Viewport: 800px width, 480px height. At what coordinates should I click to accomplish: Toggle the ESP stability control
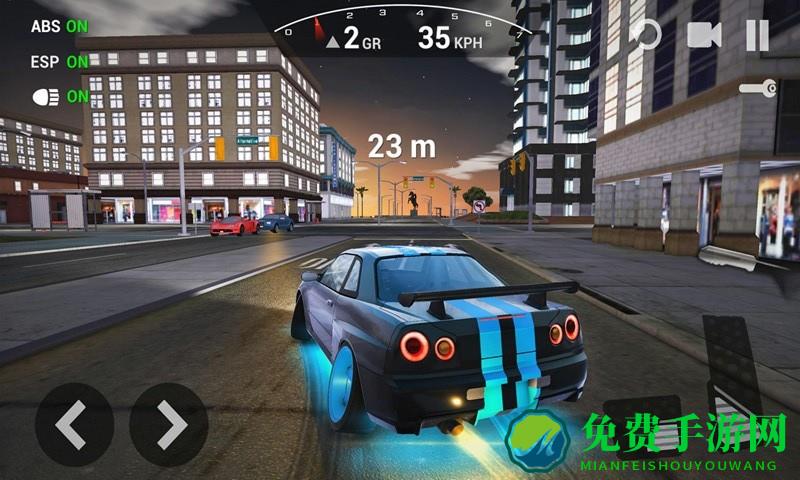click(x=59, y=62)
